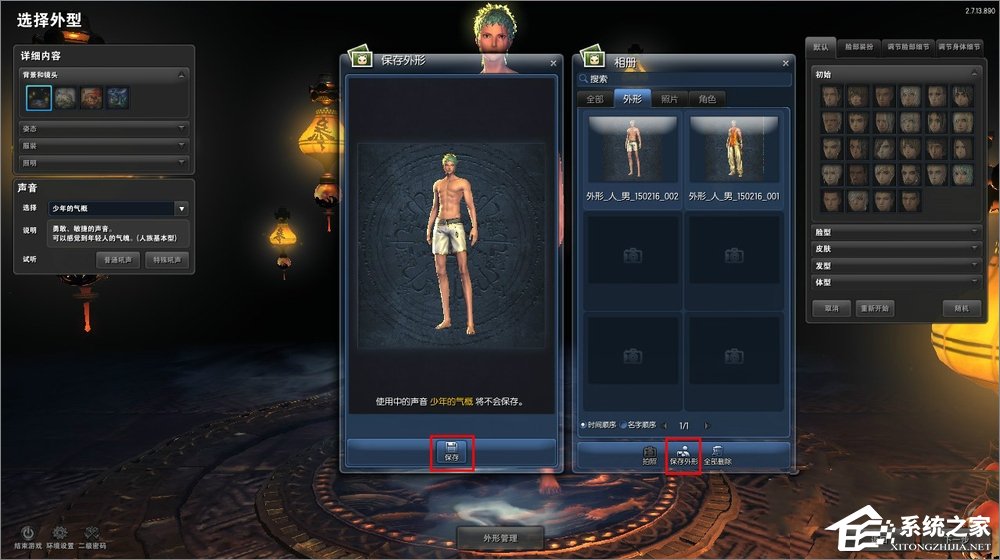Open the 外形管理 appearance manager
This screenshot has height=560, width=1000.
click(499, 538)
